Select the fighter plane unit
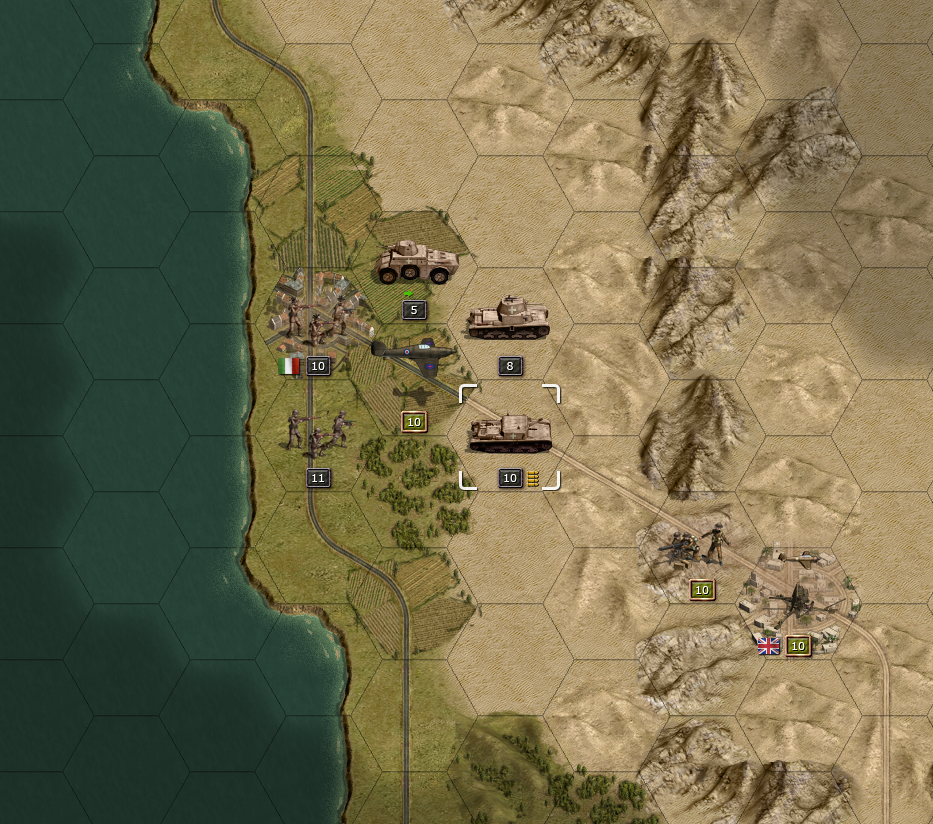Screen dimensions: 933x824 pos(413,357)
